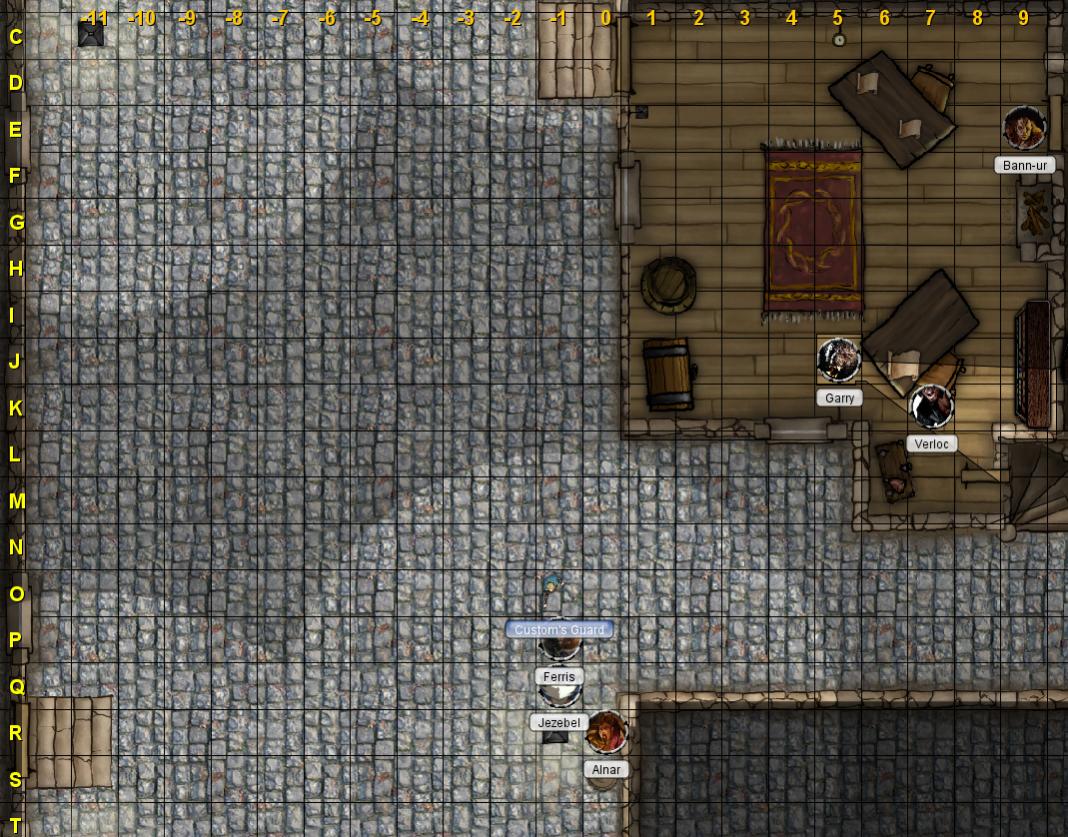The height and width of the screenshot is (837, 1068).
Task: Pick the Ferris token
Action: (560, 647)
